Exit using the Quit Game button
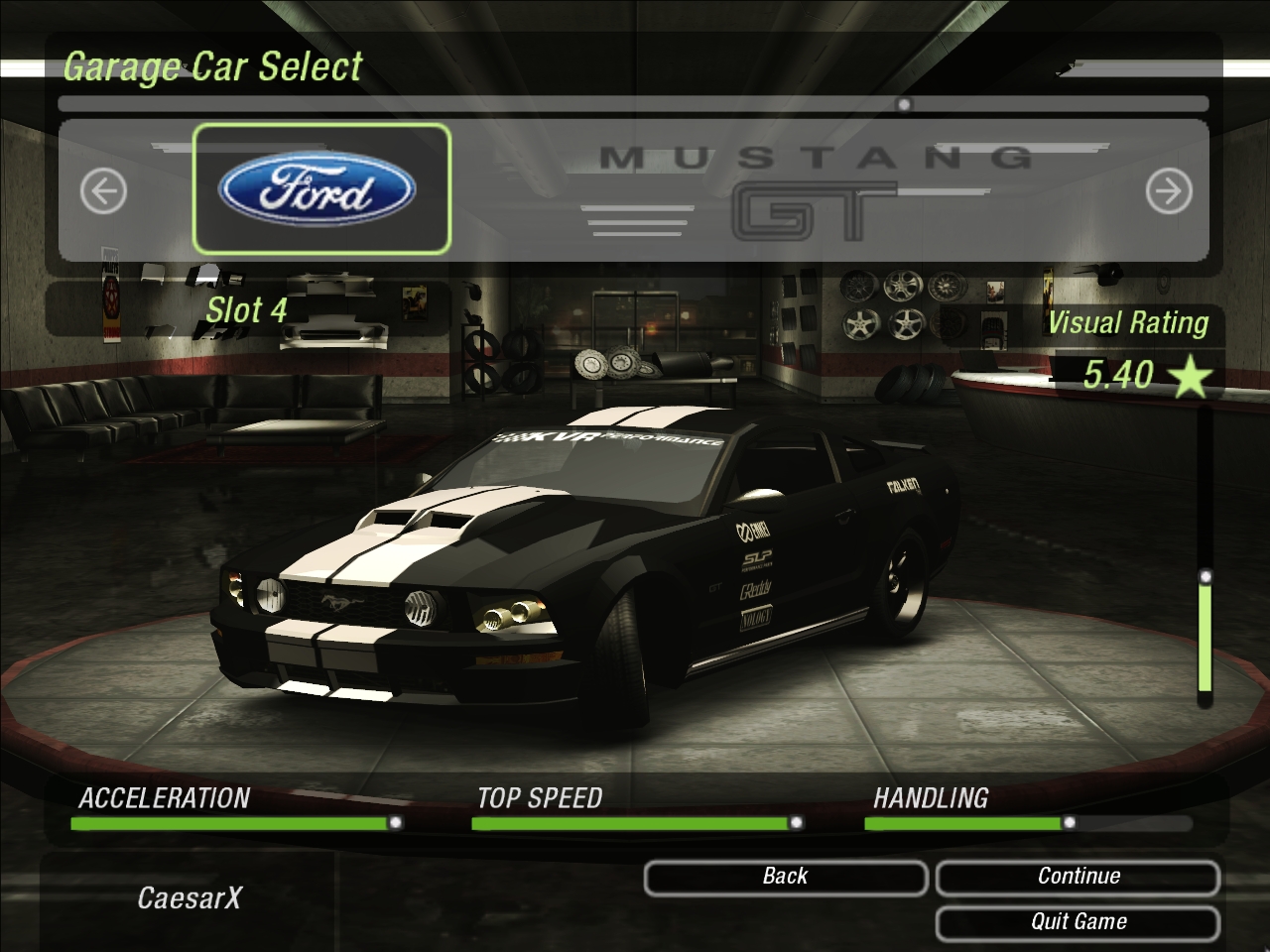This screenshot has width=1270, height=952. [1078, 922]
